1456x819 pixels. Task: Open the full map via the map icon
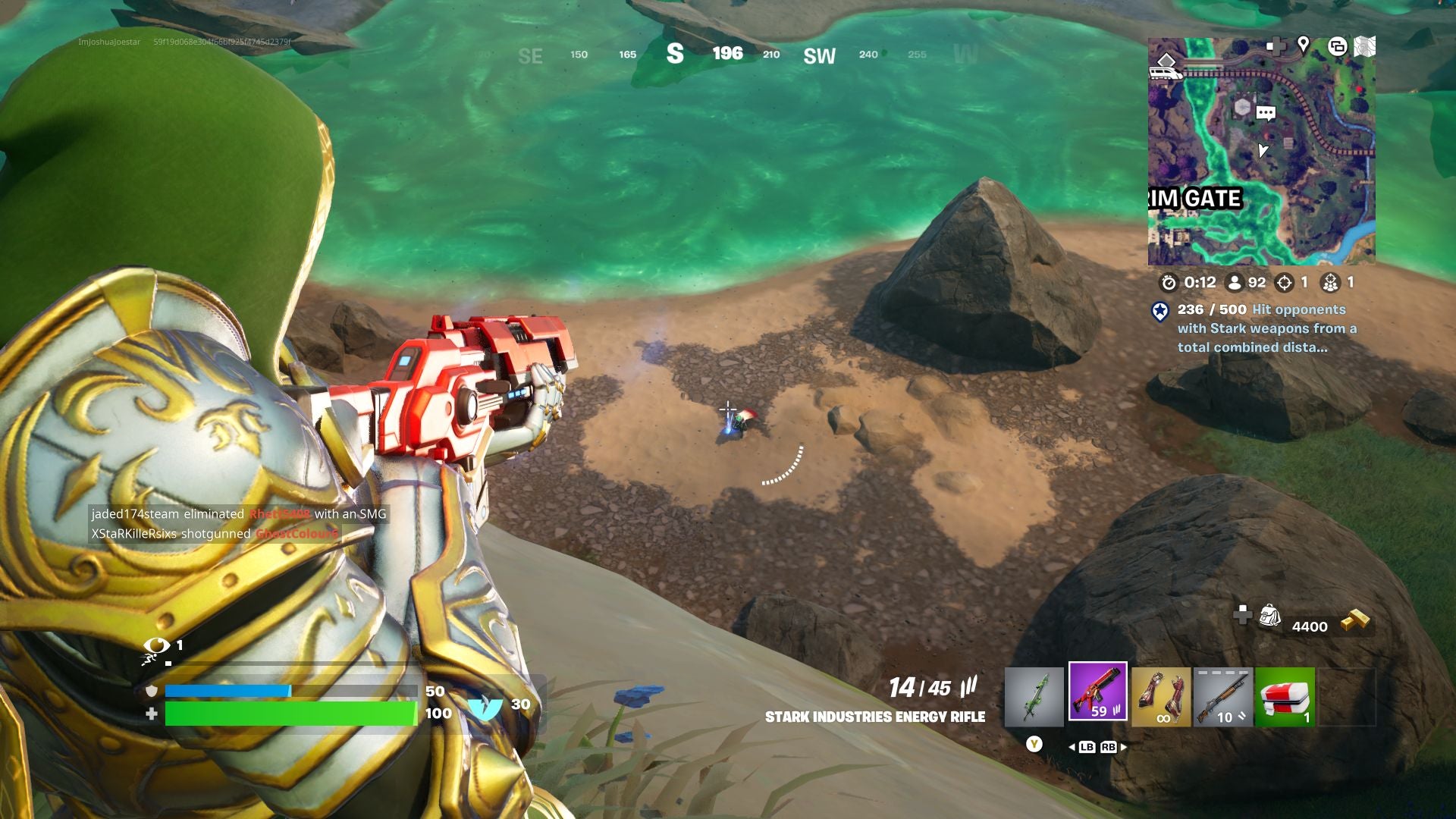pyautogui.click(x=1365, y=45)
